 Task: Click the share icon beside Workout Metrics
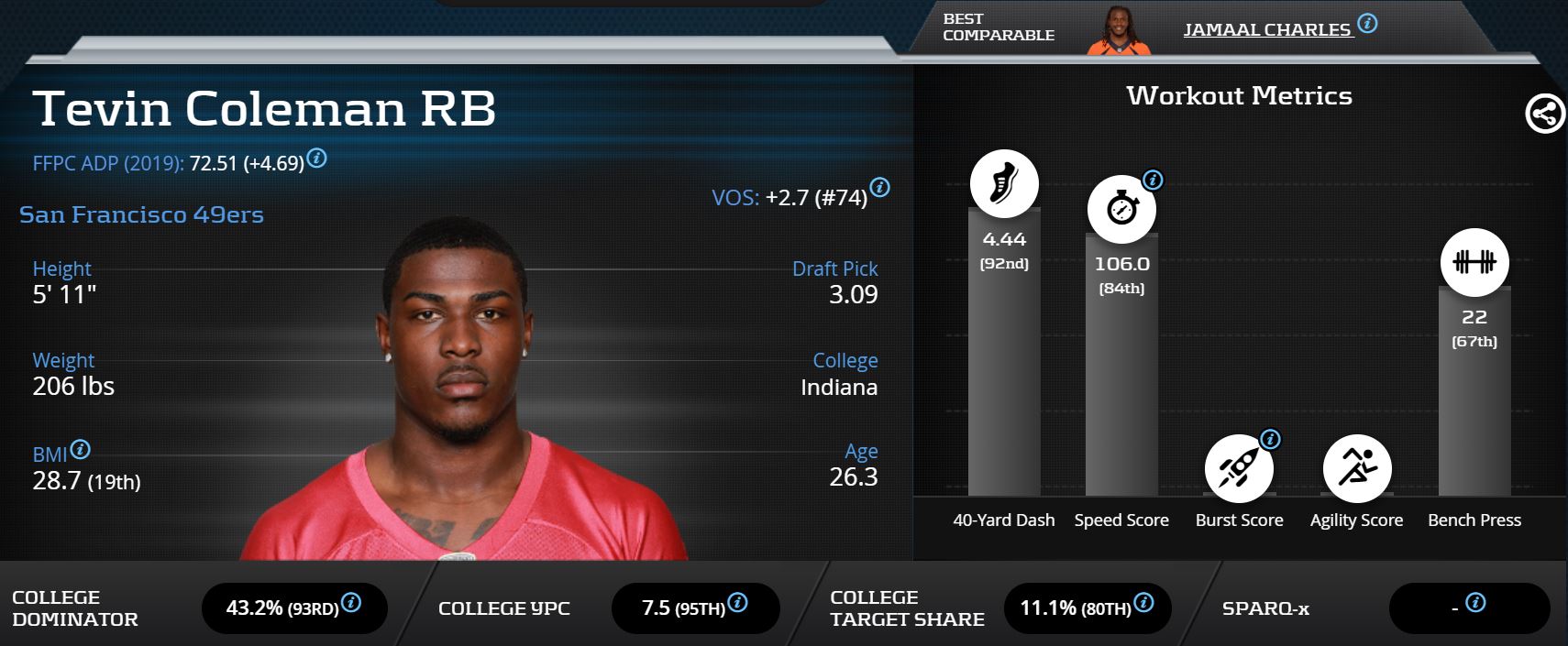[1544, 114]
